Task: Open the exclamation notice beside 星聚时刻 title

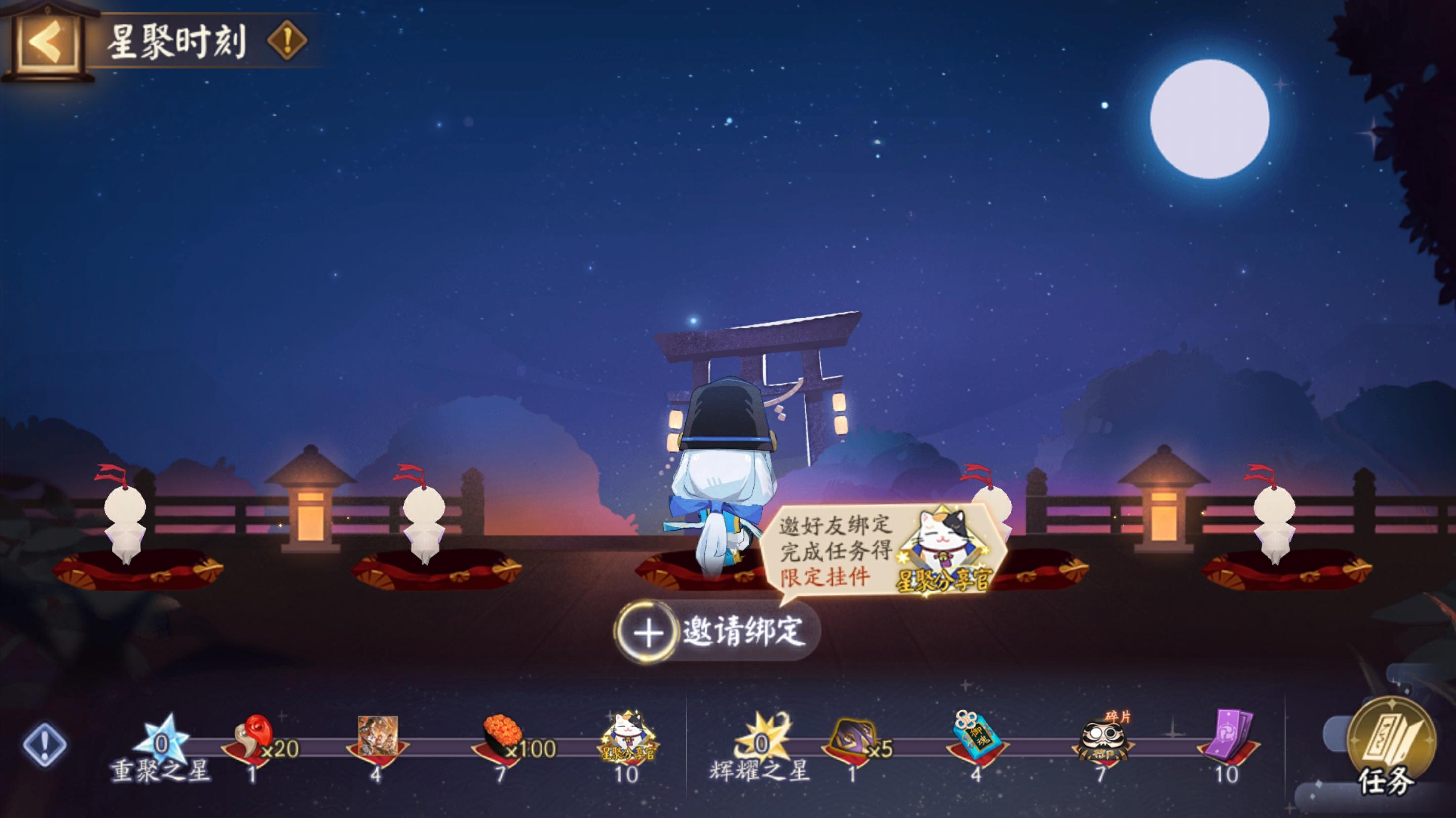Action: click(x=287, y=41)
